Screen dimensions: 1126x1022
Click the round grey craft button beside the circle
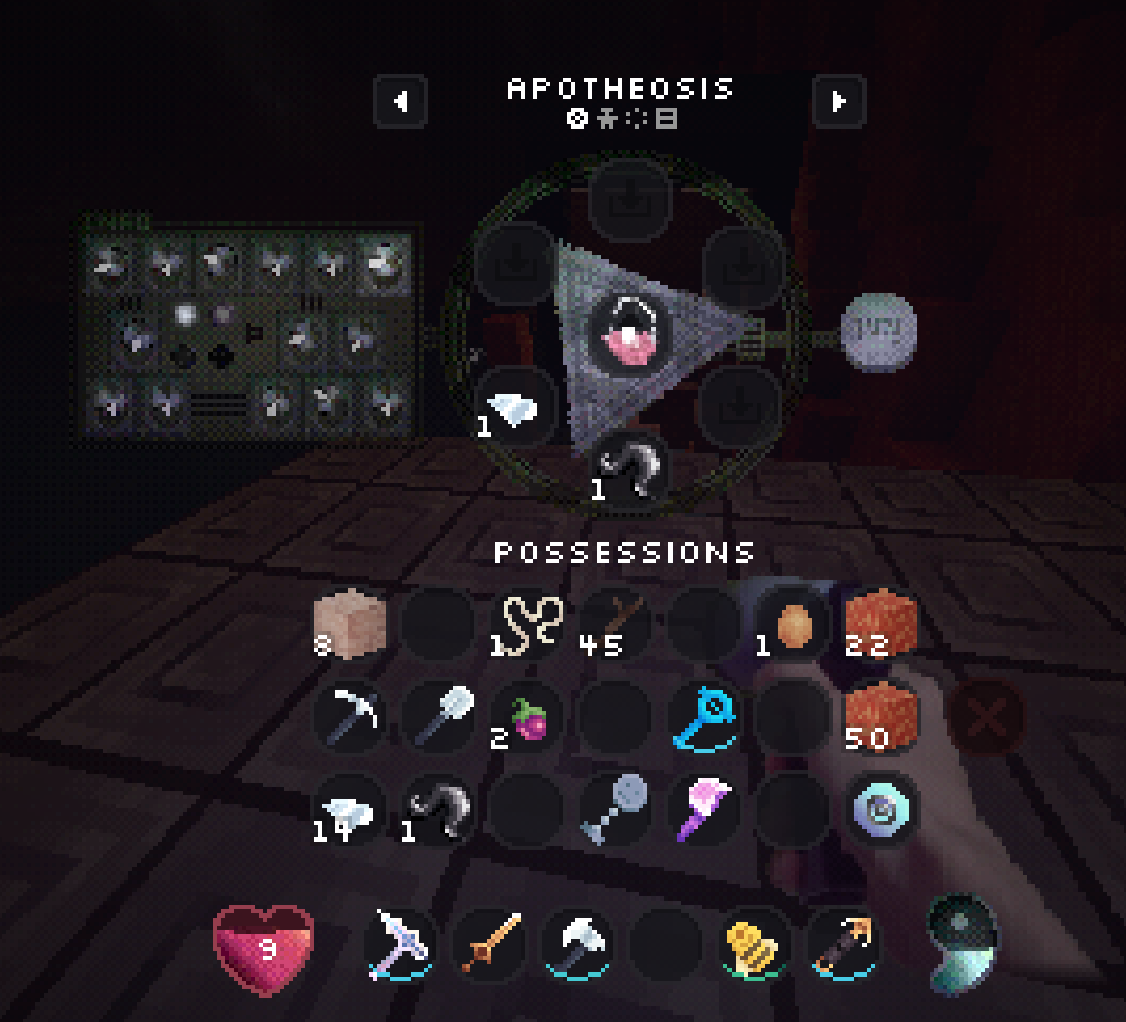coord(877,328)
